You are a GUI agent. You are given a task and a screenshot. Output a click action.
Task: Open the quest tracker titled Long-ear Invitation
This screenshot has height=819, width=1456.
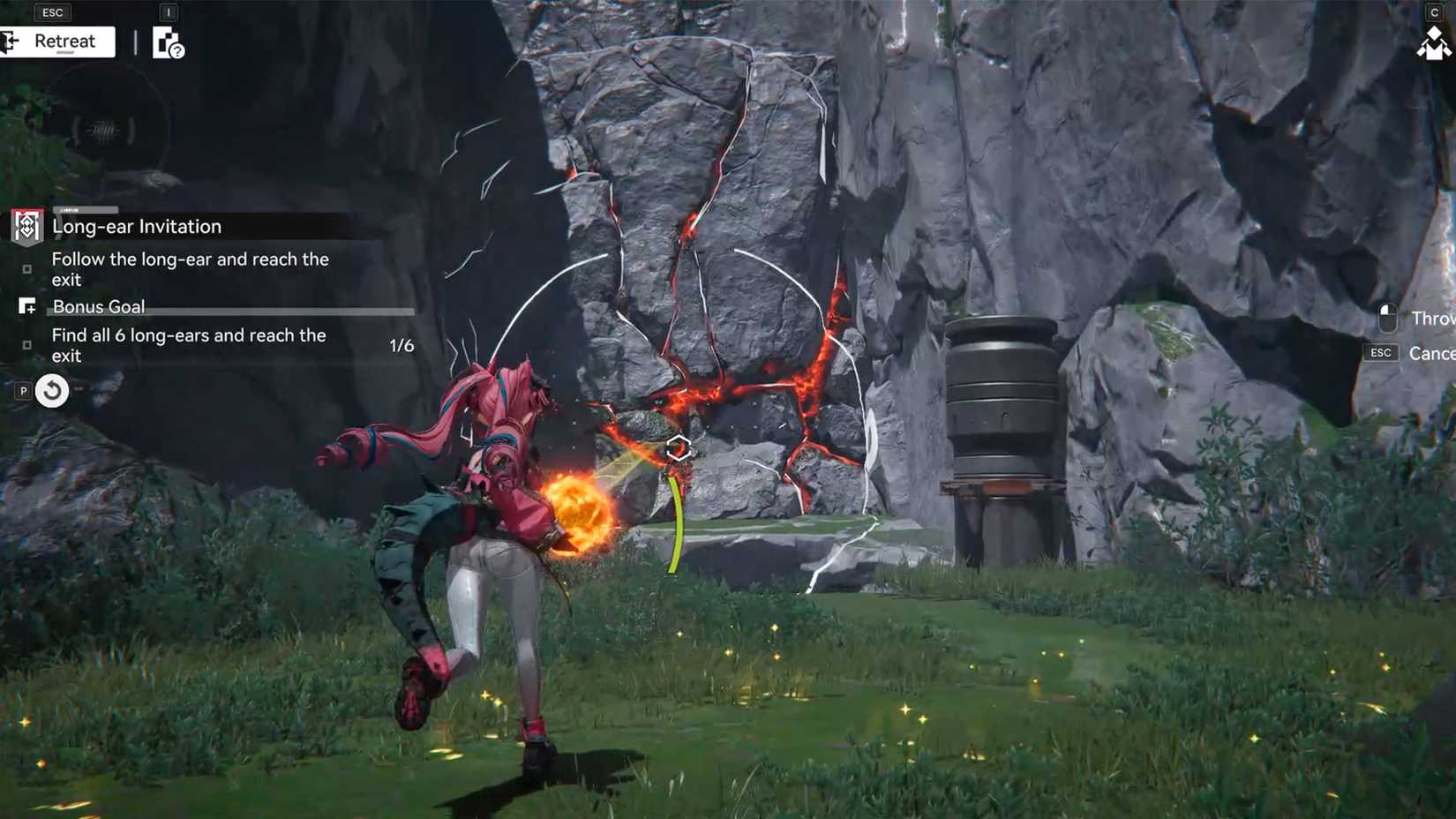137,227
